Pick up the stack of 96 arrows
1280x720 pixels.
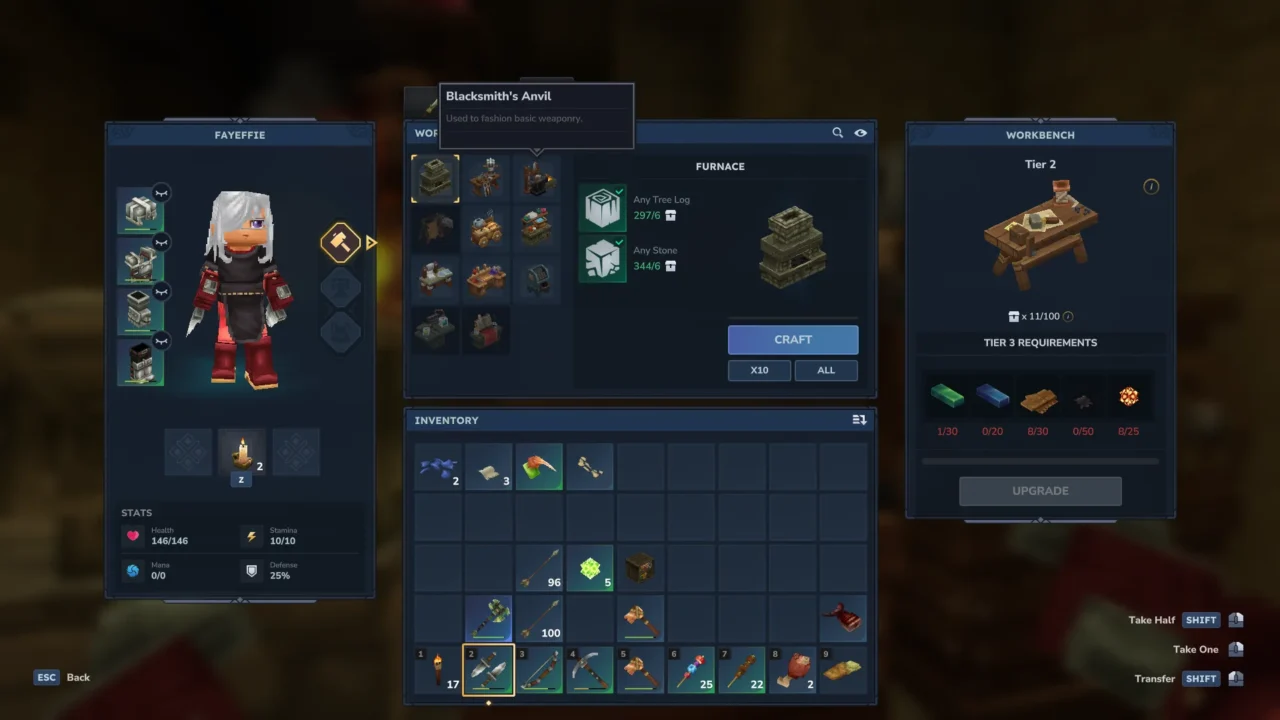(x=539, y=568)
